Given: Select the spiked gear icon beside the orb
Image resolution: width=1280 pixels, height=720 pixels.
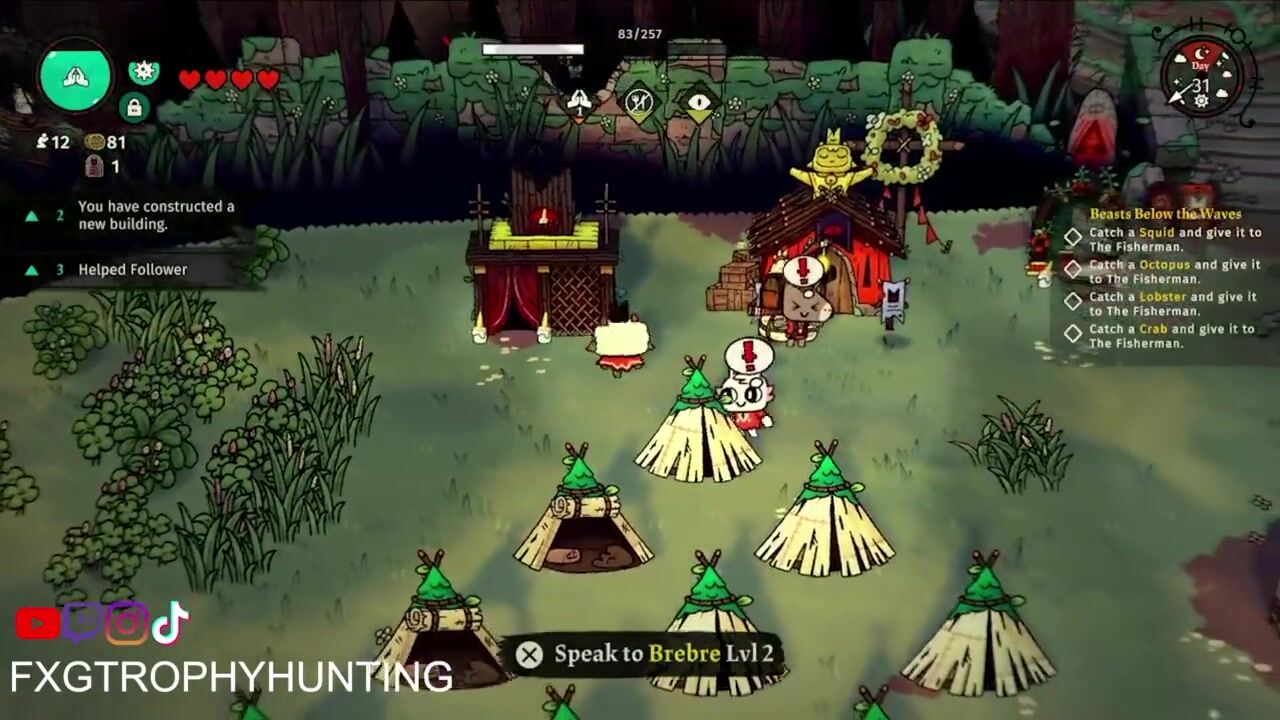Looking at the screenshot, I should pos(144,71).
